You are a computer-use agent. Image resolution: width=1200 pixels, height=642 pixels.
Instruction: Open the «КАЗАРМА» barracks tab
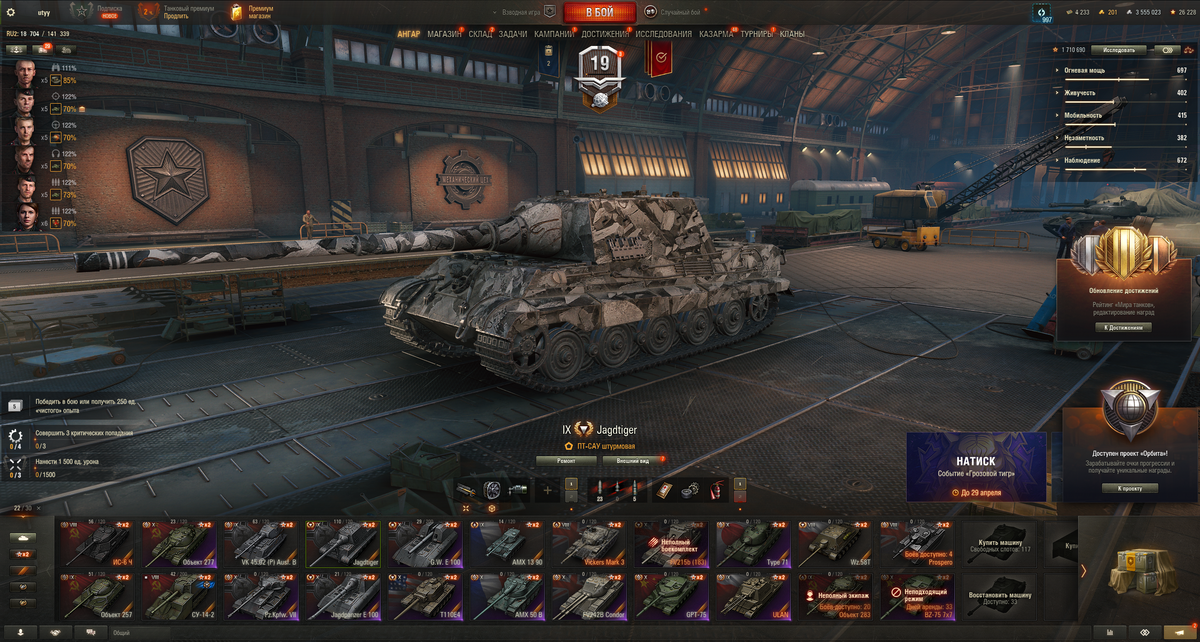pos(715,34)
